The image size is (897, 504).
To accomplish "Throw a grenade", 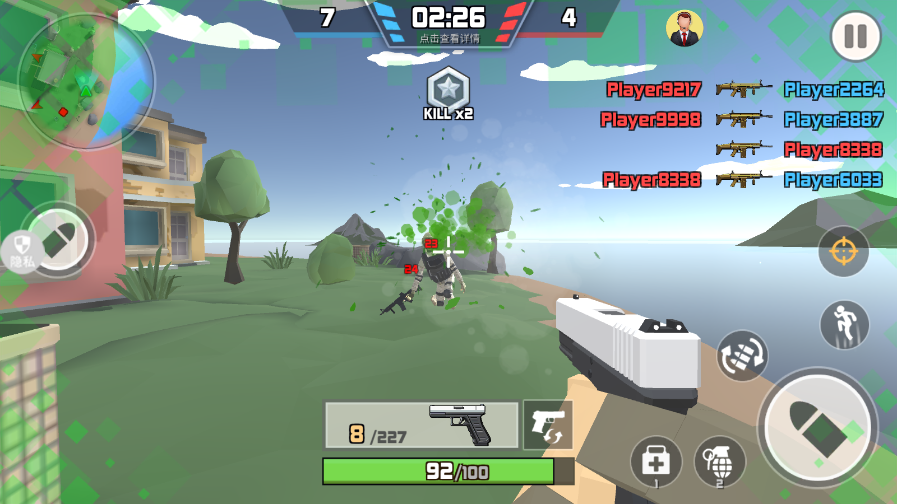I will (x=720, y=462).
